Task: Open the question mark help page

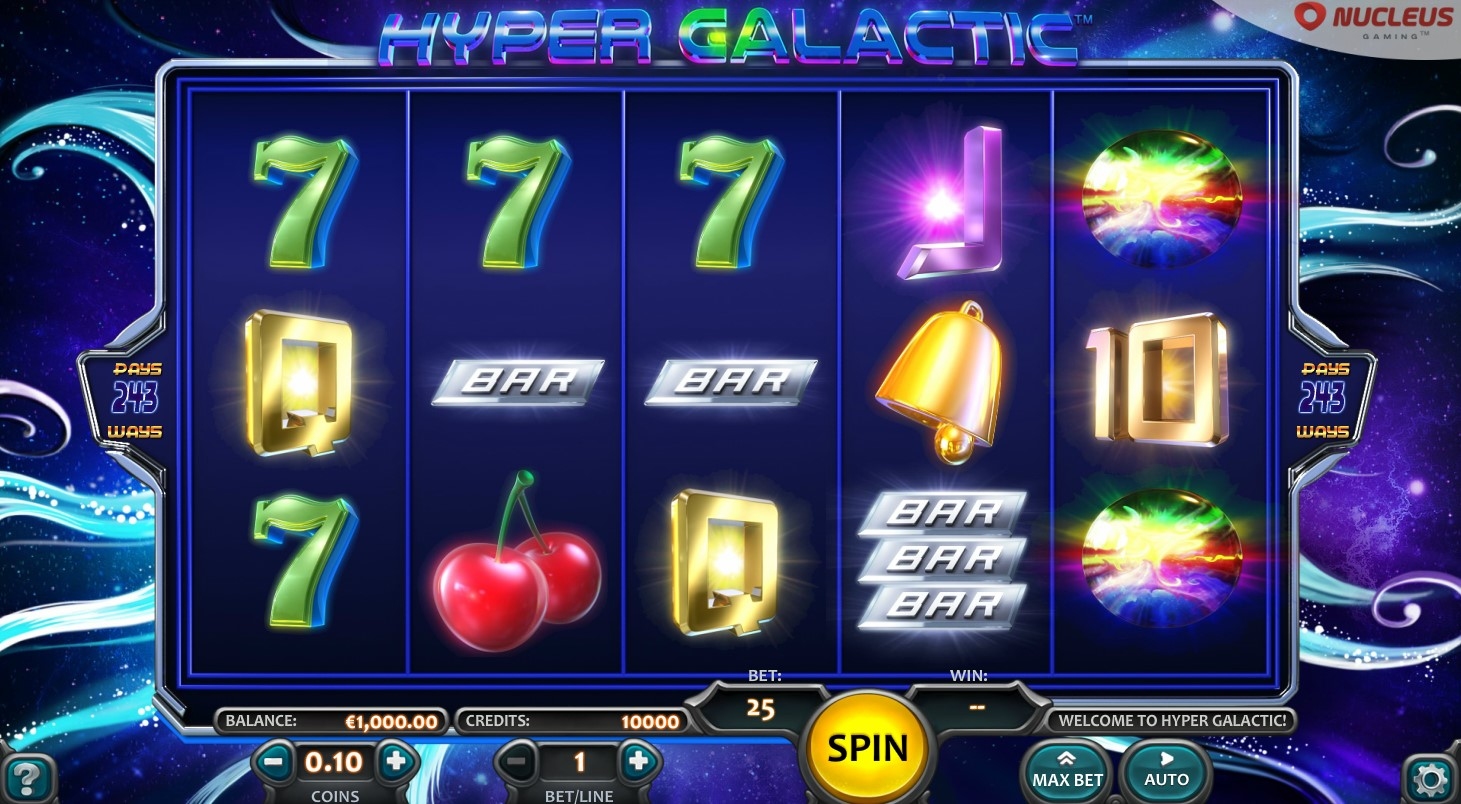Action: (x=28, y=776)
